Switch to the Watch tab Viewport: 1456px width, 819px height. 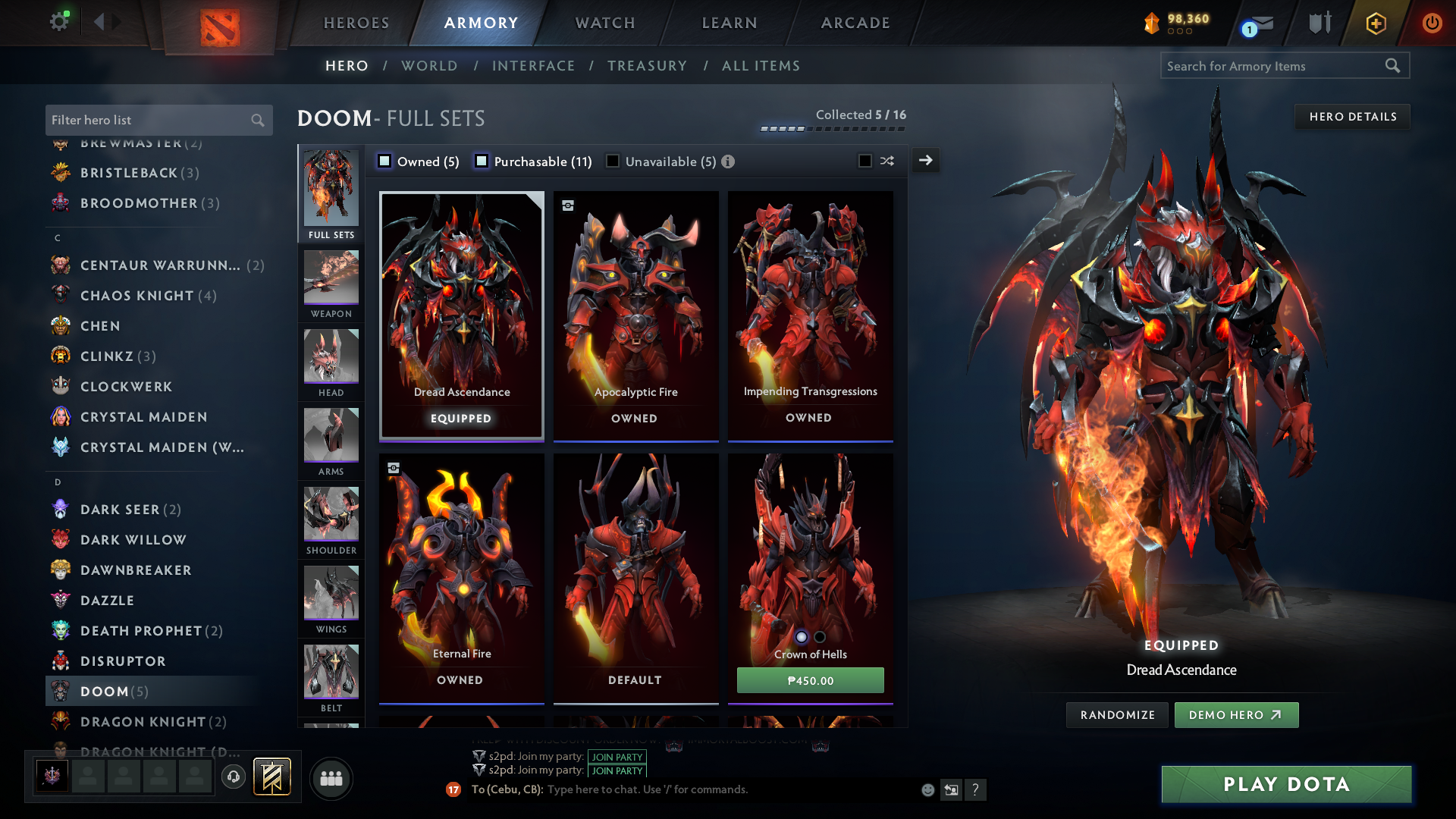(605, 23)
